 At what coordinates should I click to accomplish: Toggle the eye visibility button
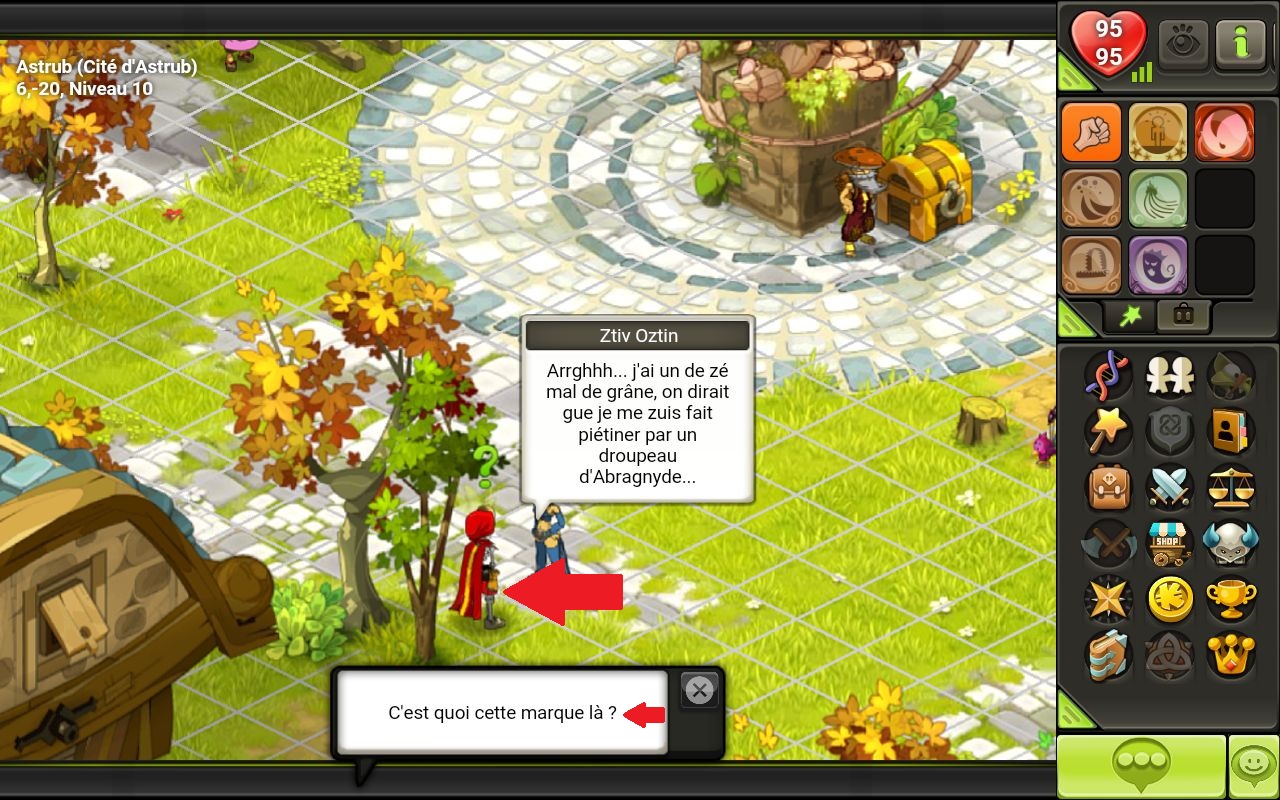(1183, 45)
